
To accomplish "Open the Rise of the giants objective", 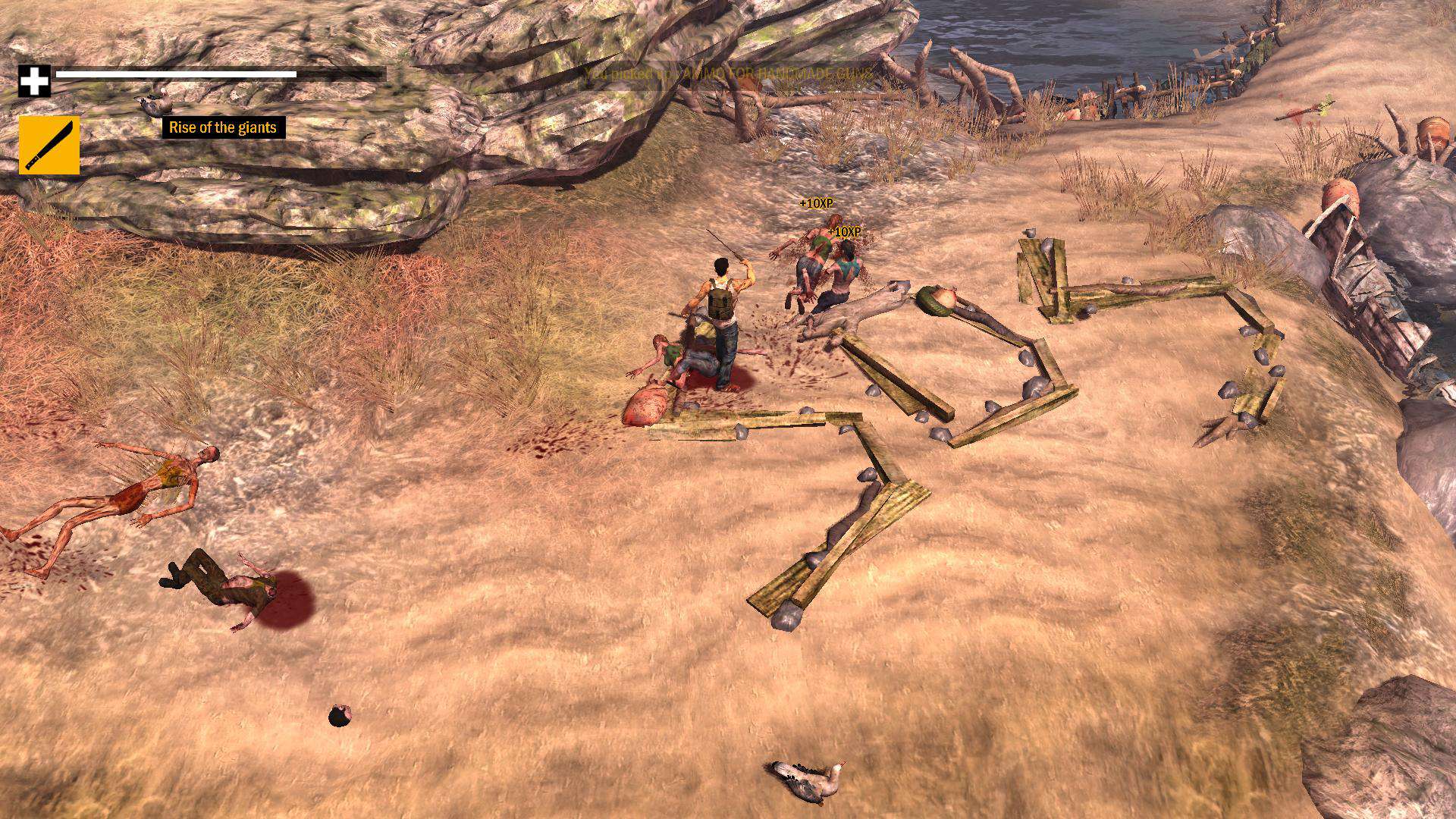I will pos(223,127).
